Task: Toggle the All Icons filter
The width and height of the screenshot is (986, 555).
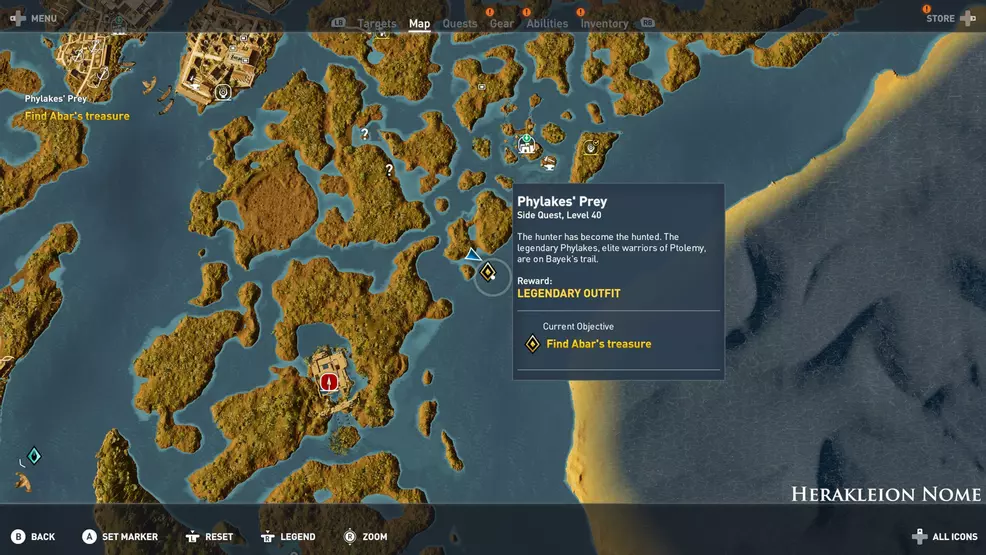Action: (x=945, y=537)
